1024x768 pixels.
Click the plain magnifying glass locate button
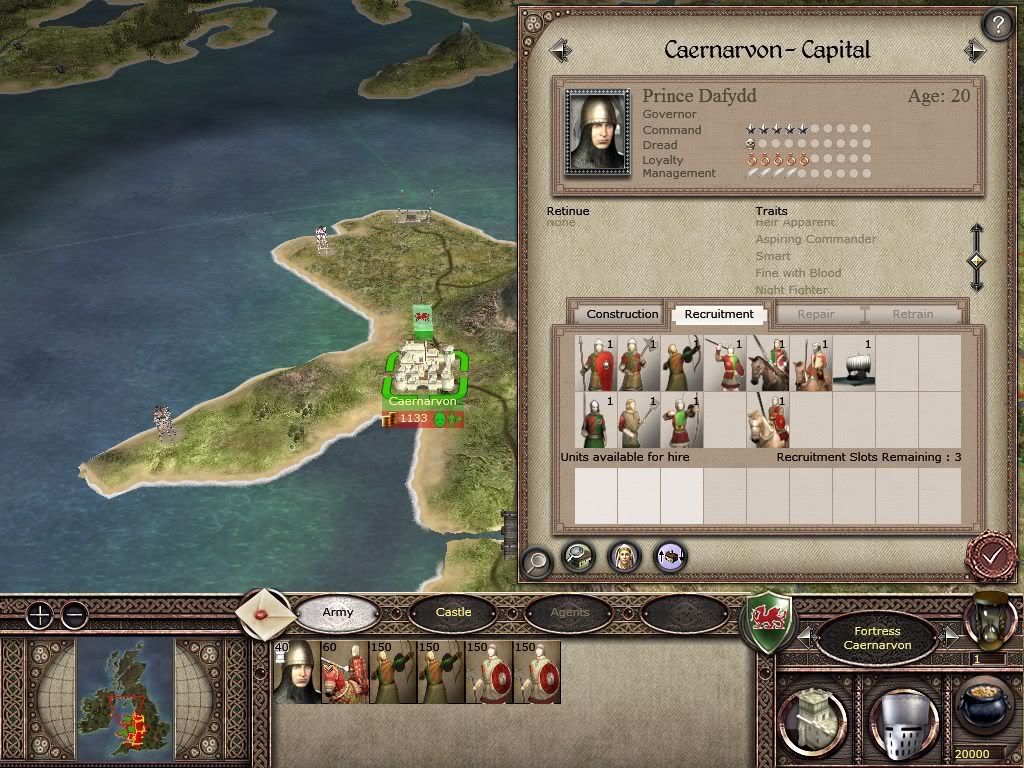pos(537,561)
